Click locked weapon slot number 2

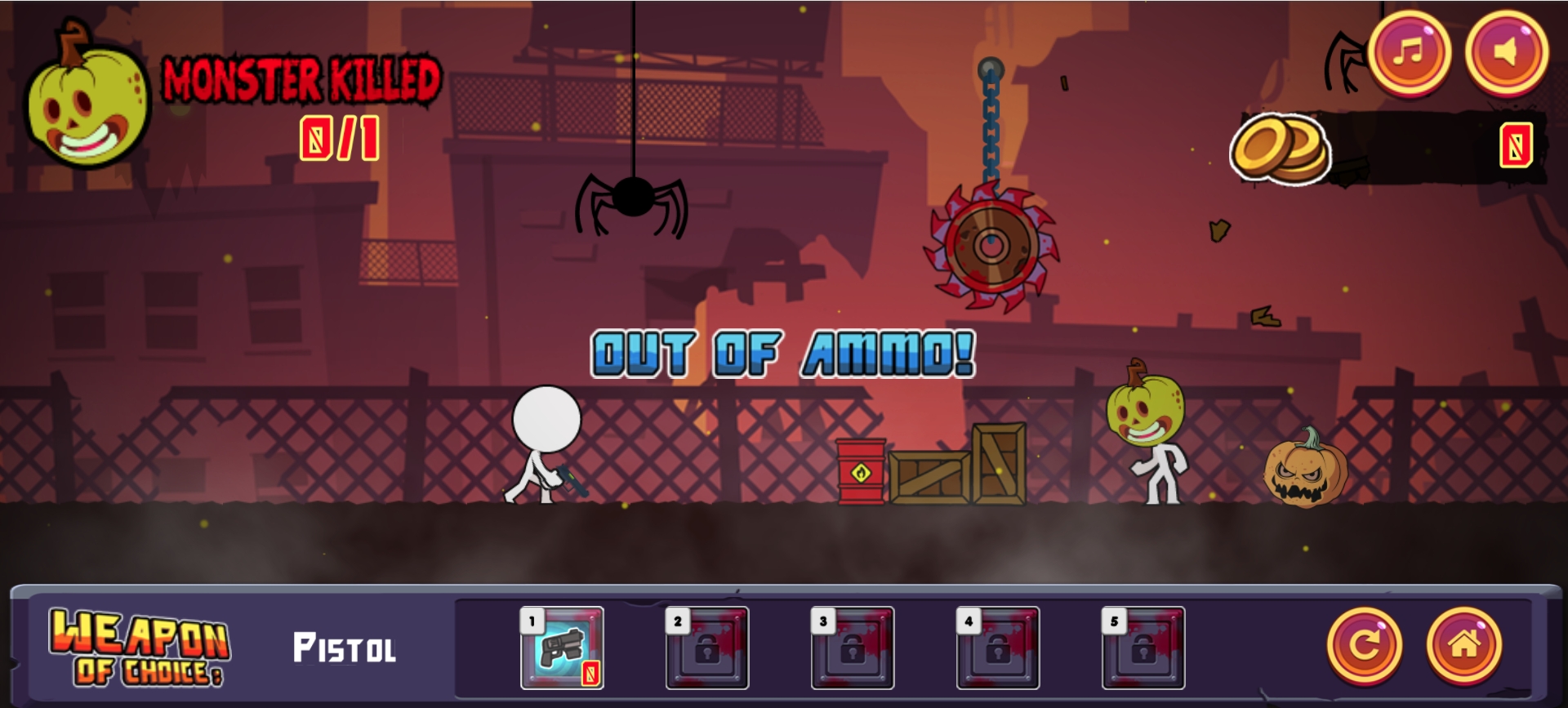pos(707,648)
